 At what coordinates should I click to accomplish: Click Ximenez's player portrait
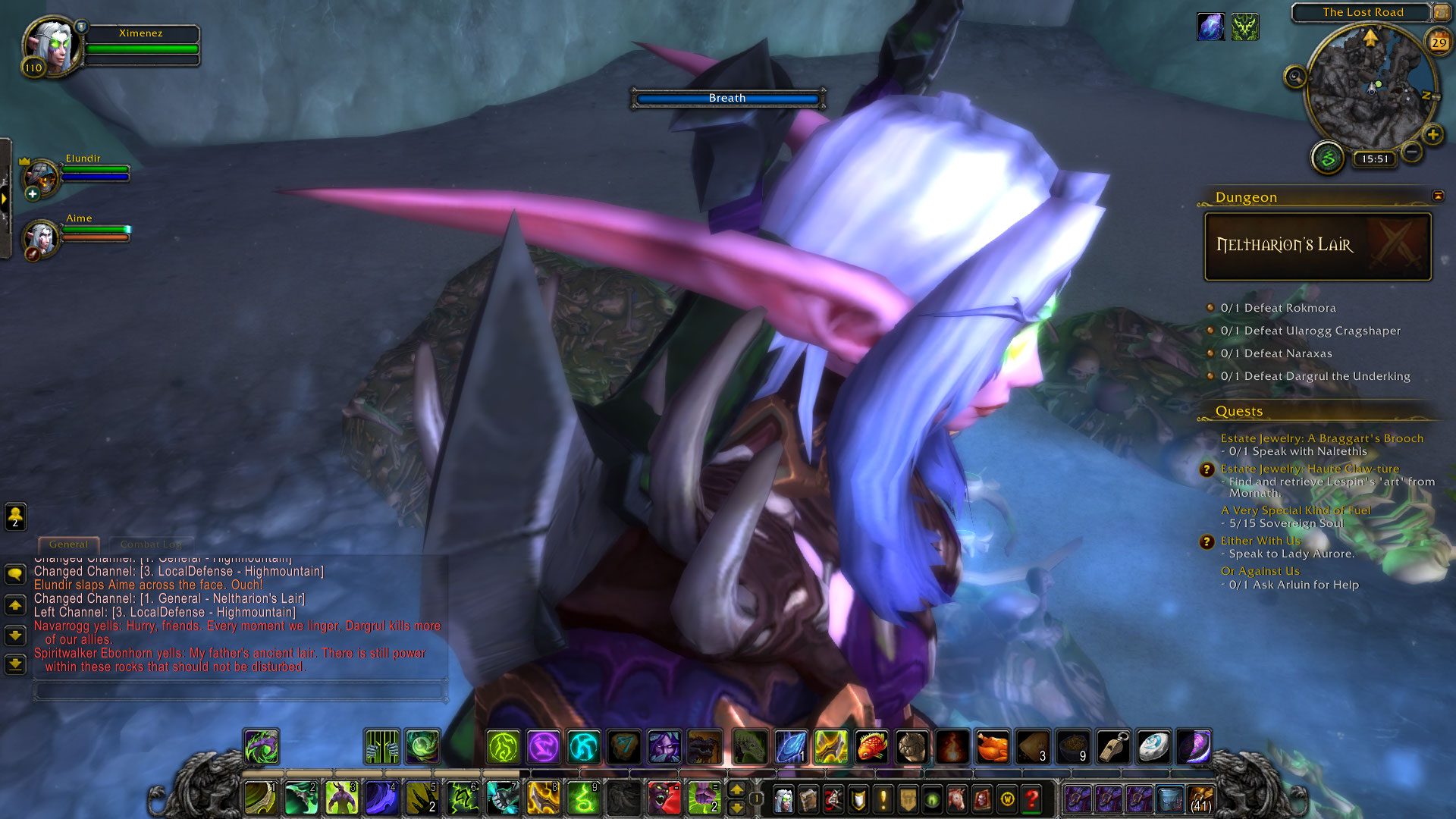click(52, 45)
